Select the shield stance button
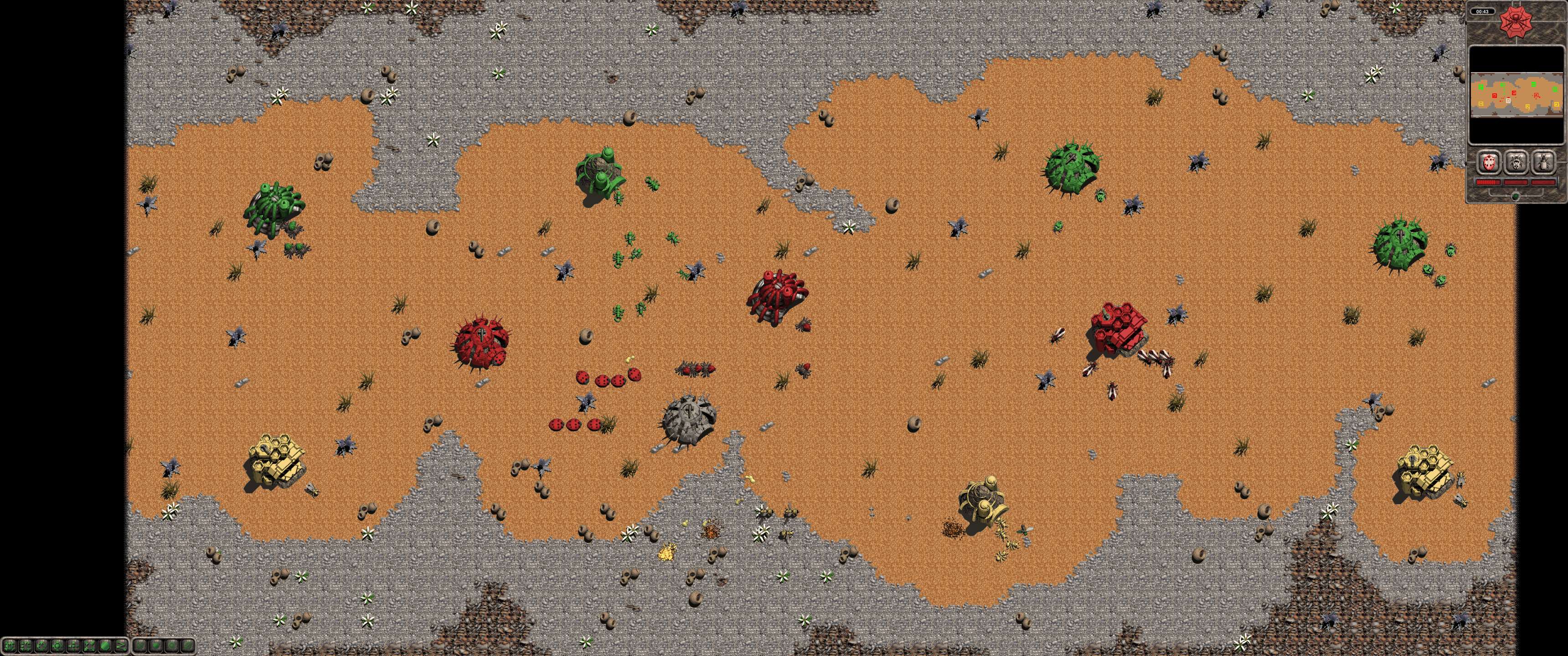1568x656 pixels. (x=155, y=646)
